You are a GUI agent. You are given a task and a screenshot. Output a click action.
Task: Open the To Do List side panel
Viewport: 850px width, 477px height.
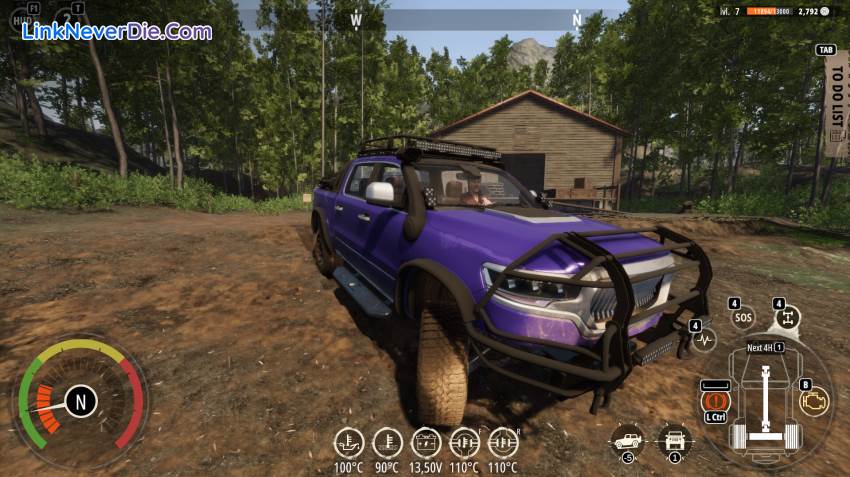(835, 98)
